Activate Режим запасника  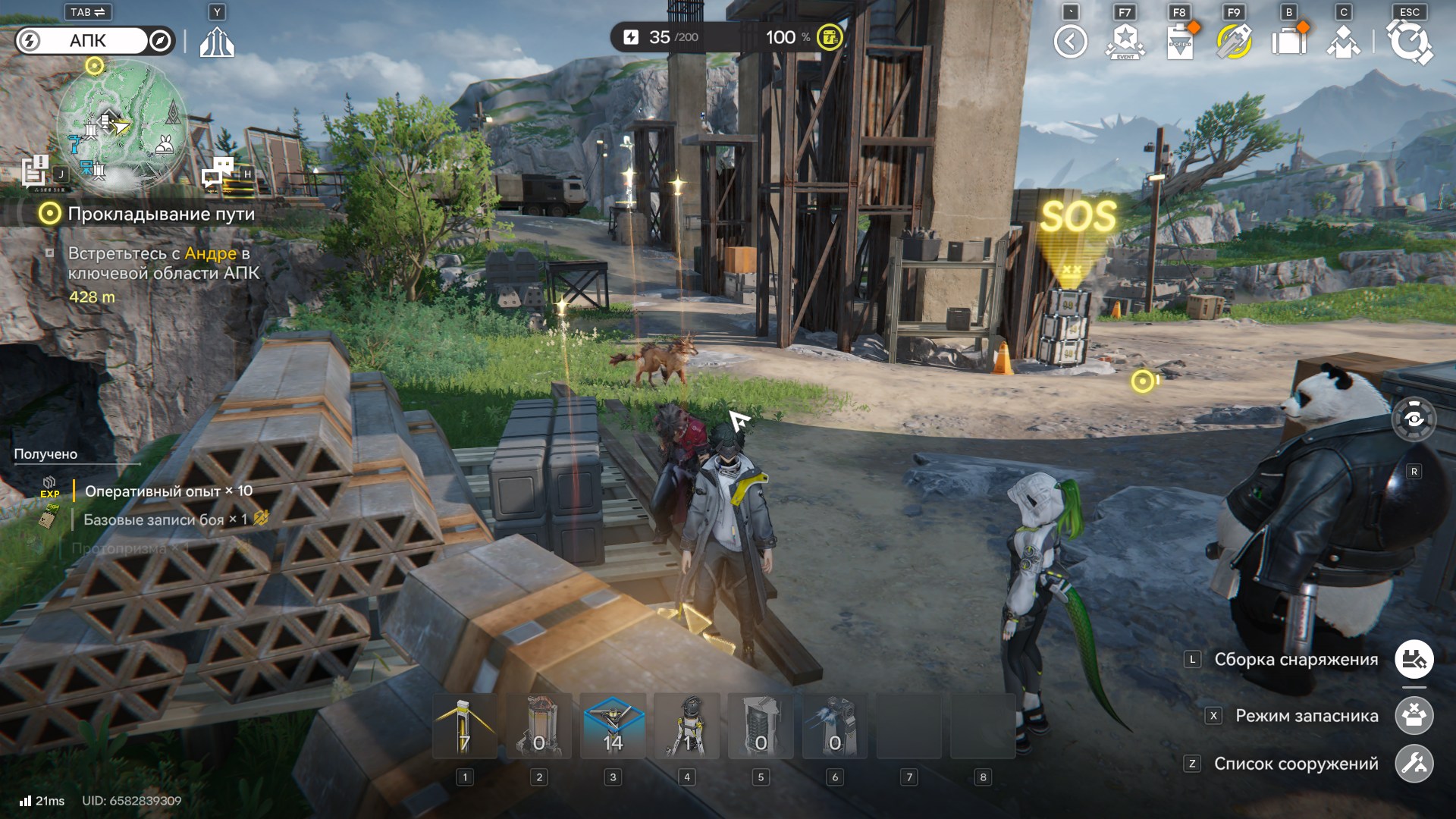point(1414,716)
